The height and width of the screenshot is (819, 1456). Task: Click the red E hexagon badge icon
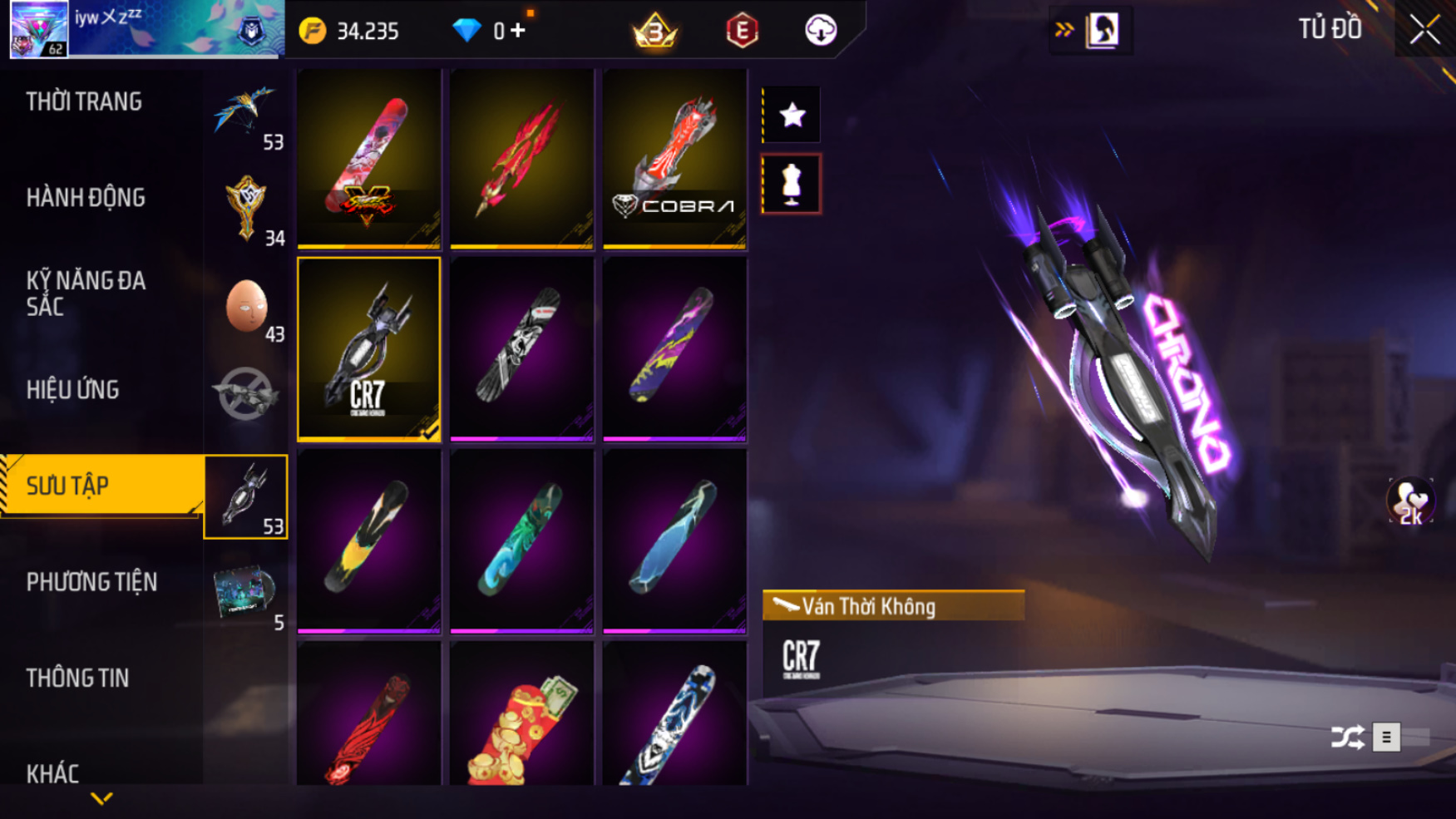pyautogui.click(x=742, y=31)
